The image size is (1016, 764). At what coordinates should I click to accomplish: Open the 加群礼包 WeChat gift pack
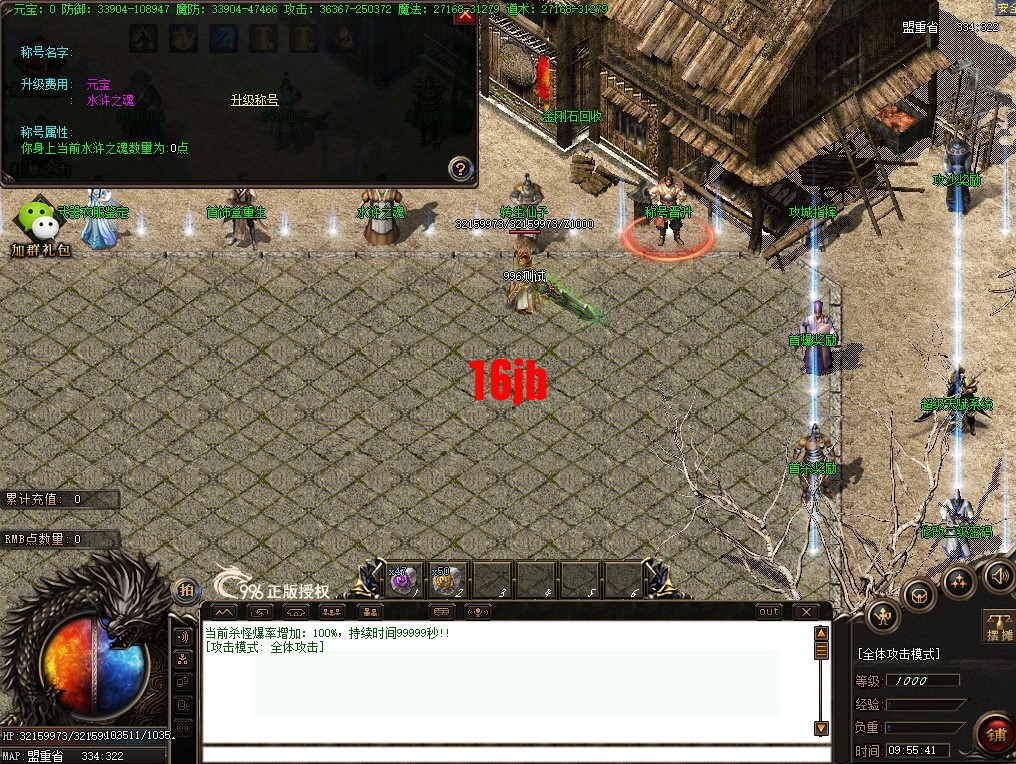(40, 226)
